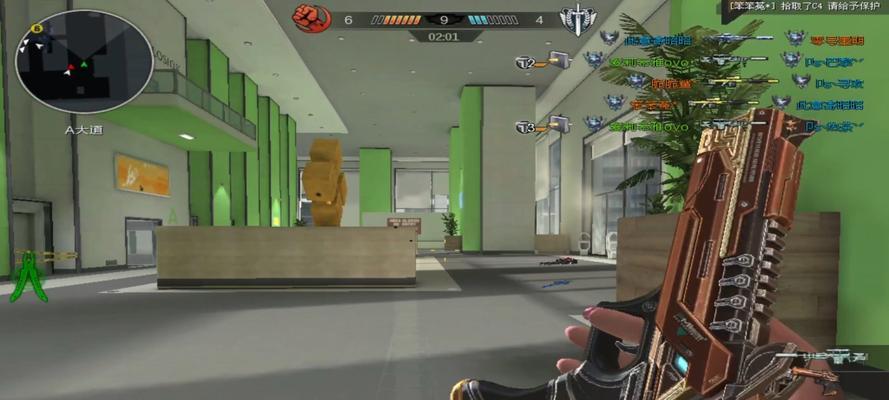Select the yellow B bombsite marker on minimap
The image size is (889, 400).
37,29
